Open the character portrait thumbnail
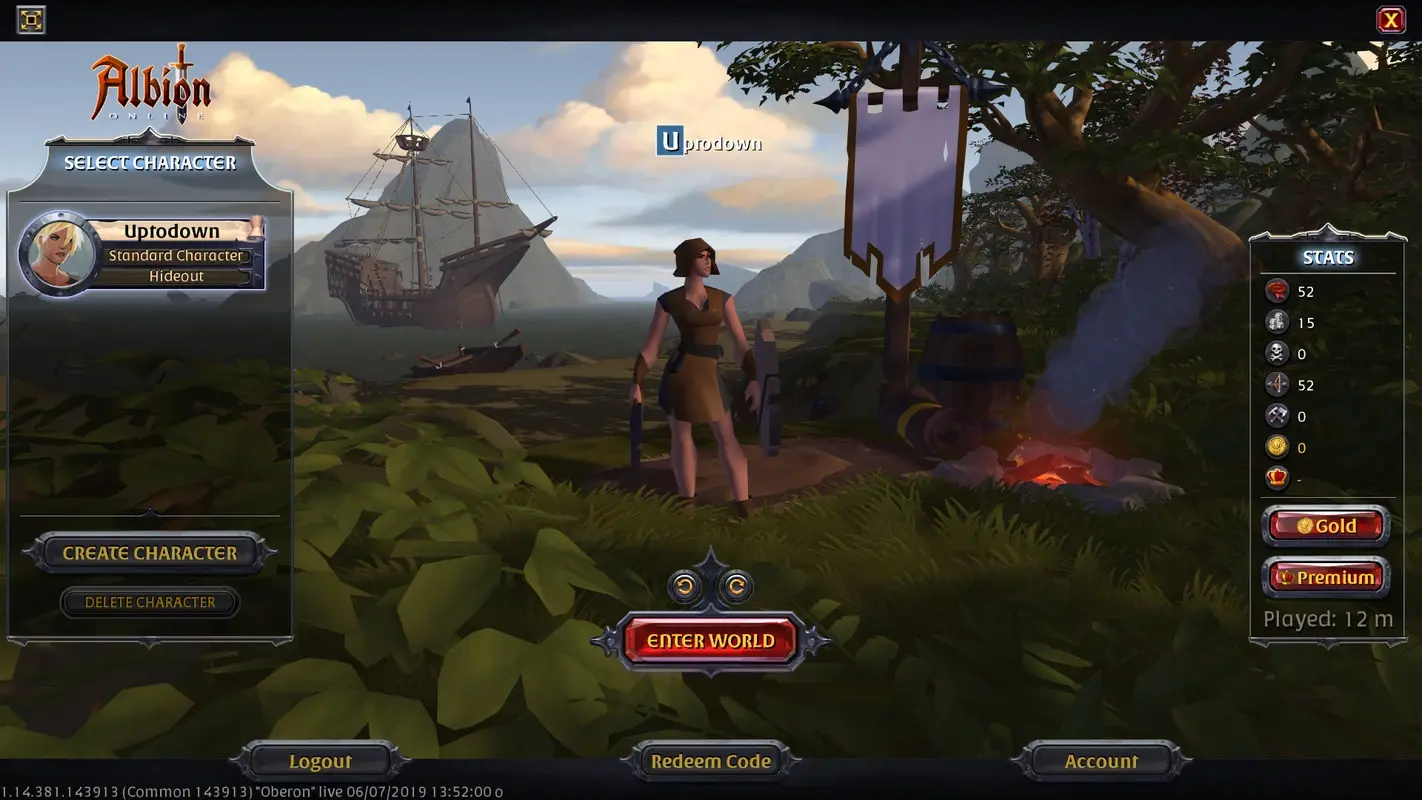The height and width of the screenshot is (800, 1422). point(58,252)
